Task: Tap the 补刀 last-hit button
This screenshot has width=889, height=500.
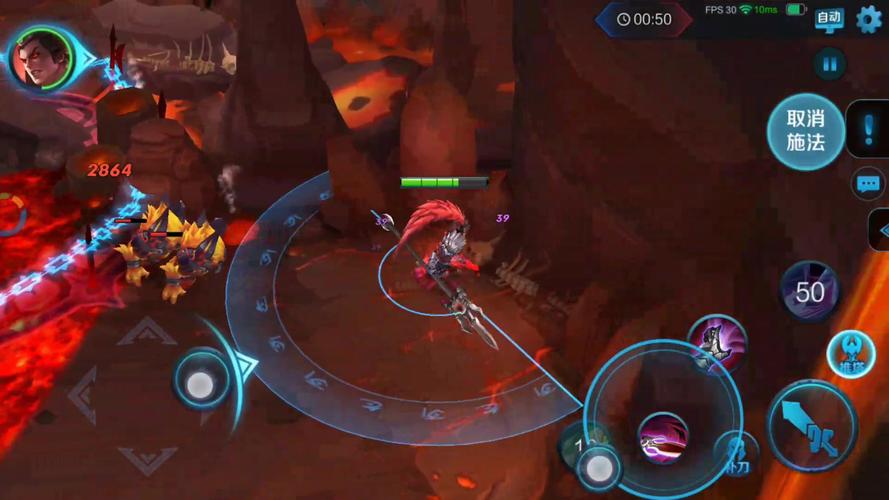Action: point(736,455)
